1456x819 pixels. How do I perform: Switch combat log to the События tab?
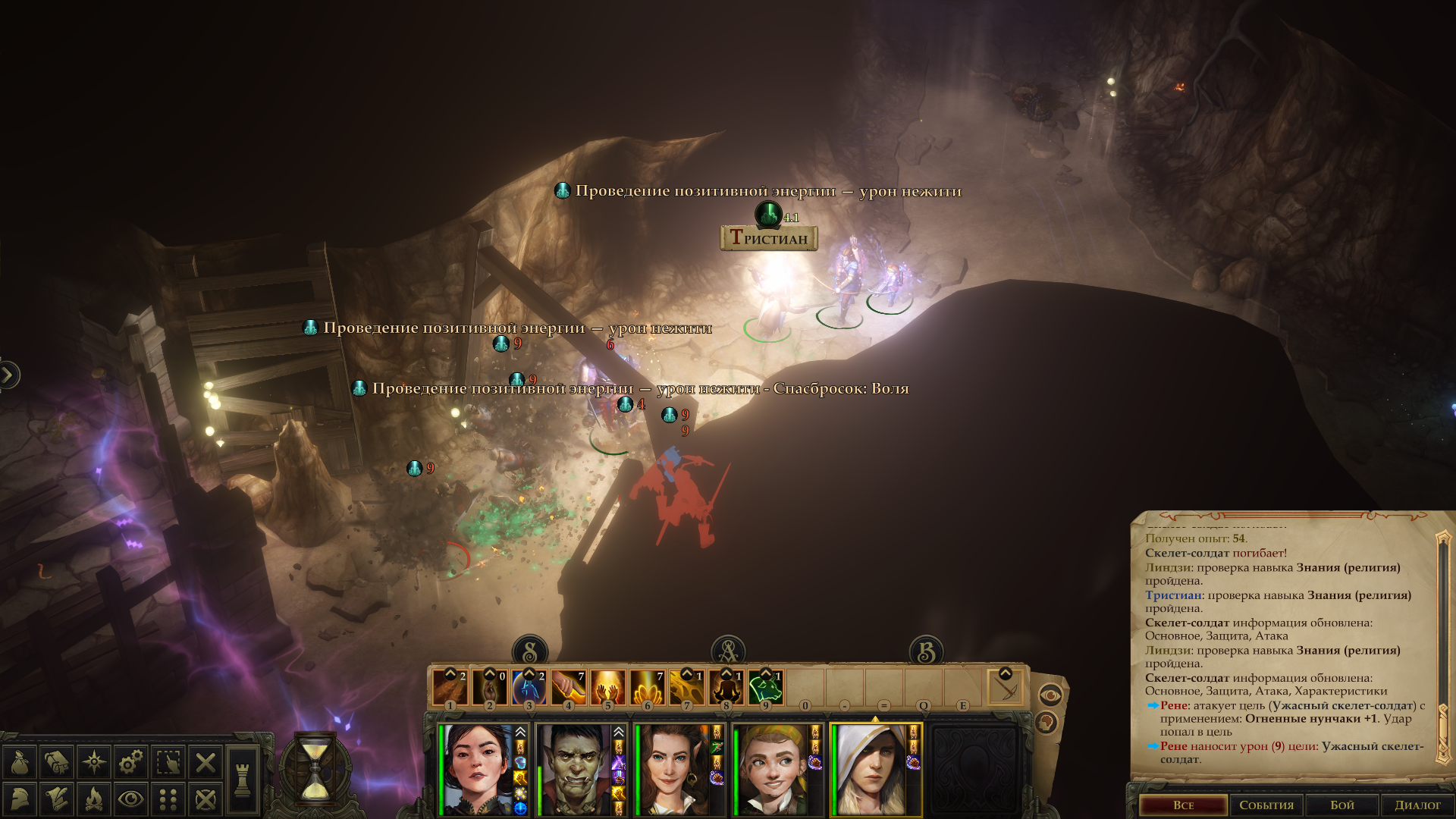1266,805
